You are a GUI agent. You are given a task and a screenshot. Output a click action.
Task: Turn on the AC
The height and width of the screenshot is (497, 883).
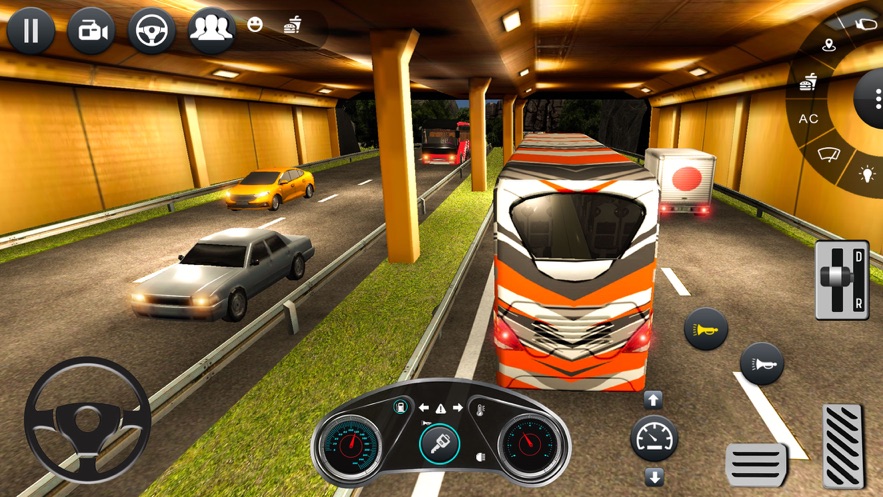(808, 119)
